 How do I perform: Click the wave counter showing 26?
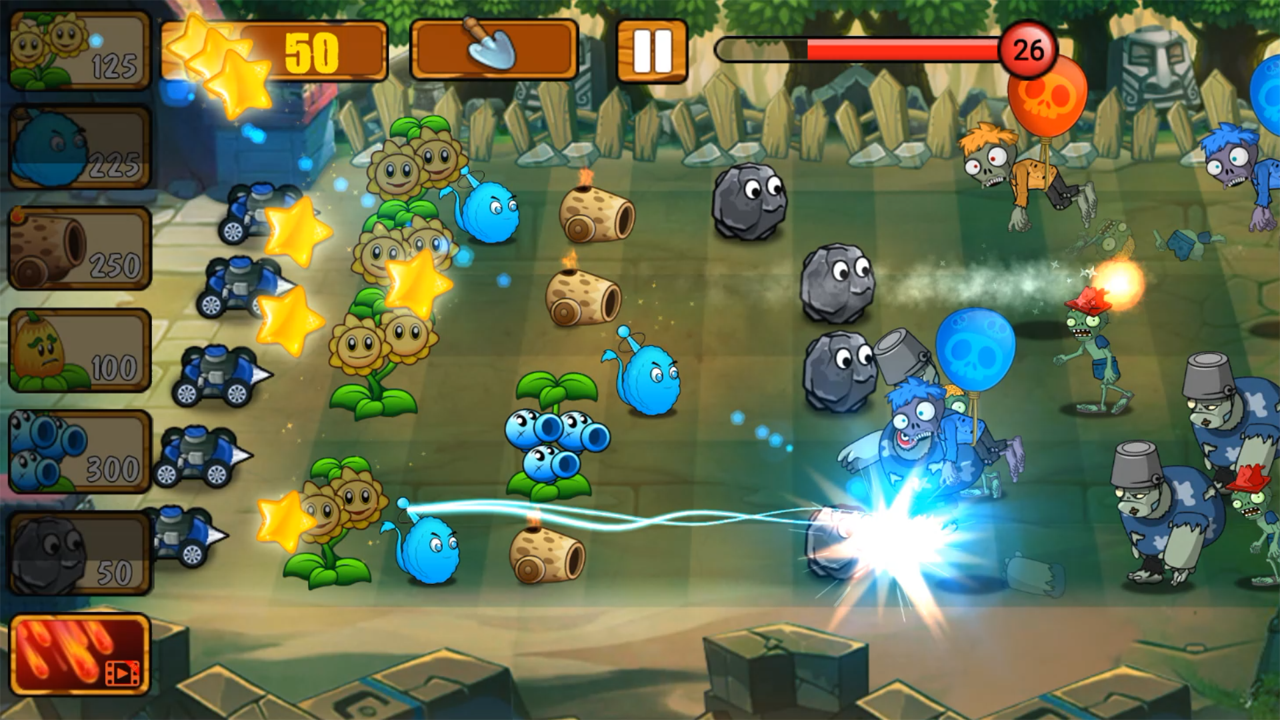coord(1030,46)
